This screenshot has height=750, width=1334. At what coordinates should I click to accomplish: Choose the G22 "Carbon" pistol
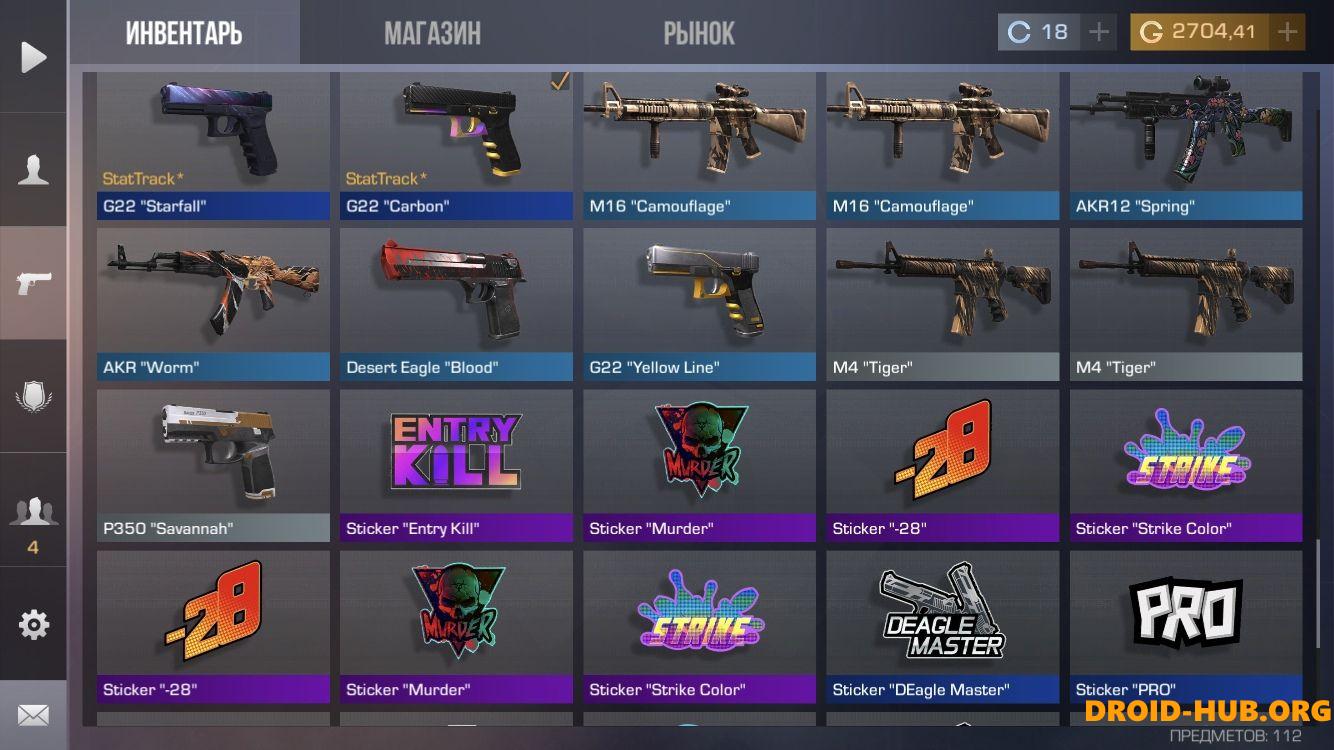point(456,145)
